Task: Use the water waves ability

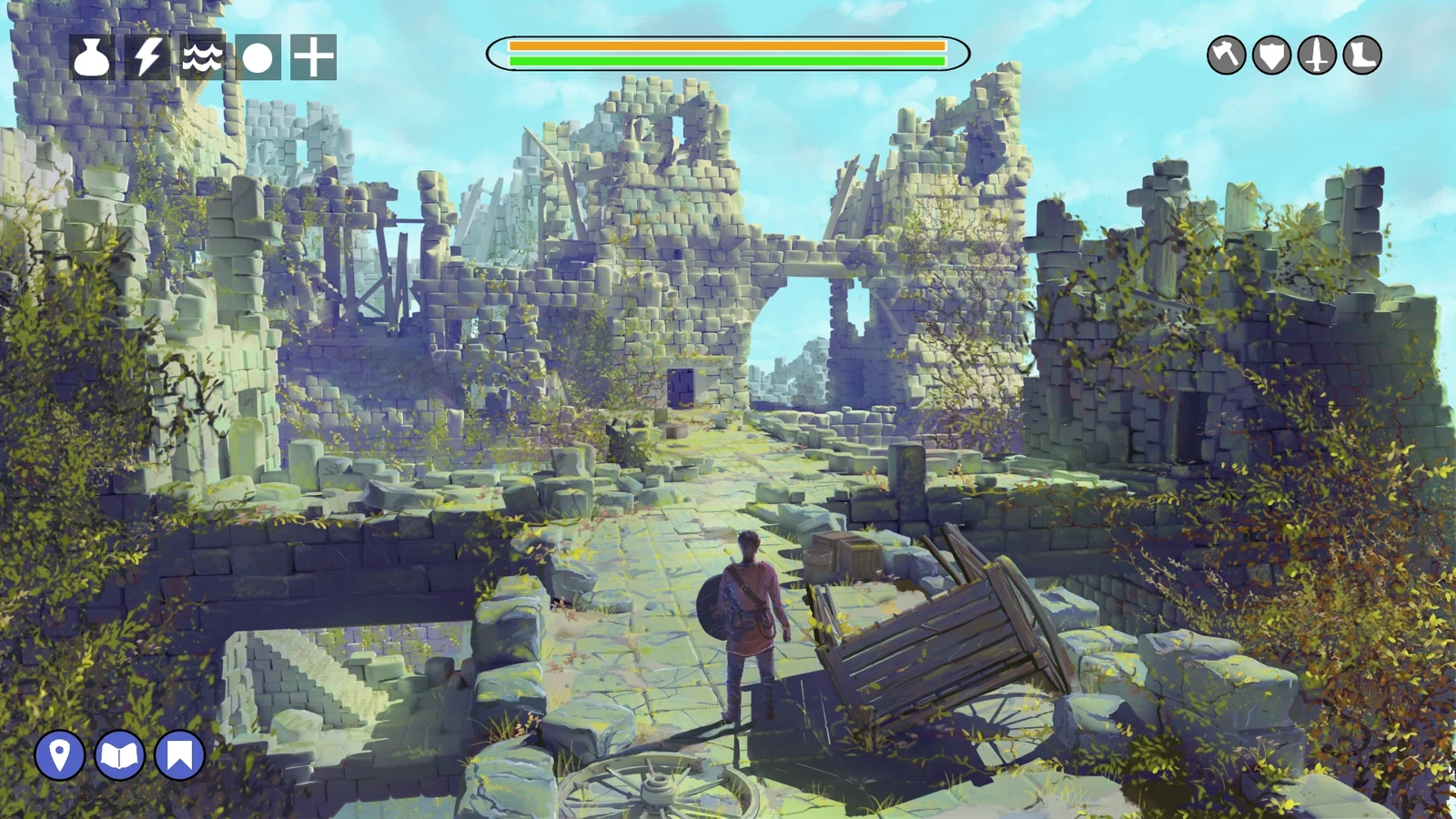Action: coord(202,57)
